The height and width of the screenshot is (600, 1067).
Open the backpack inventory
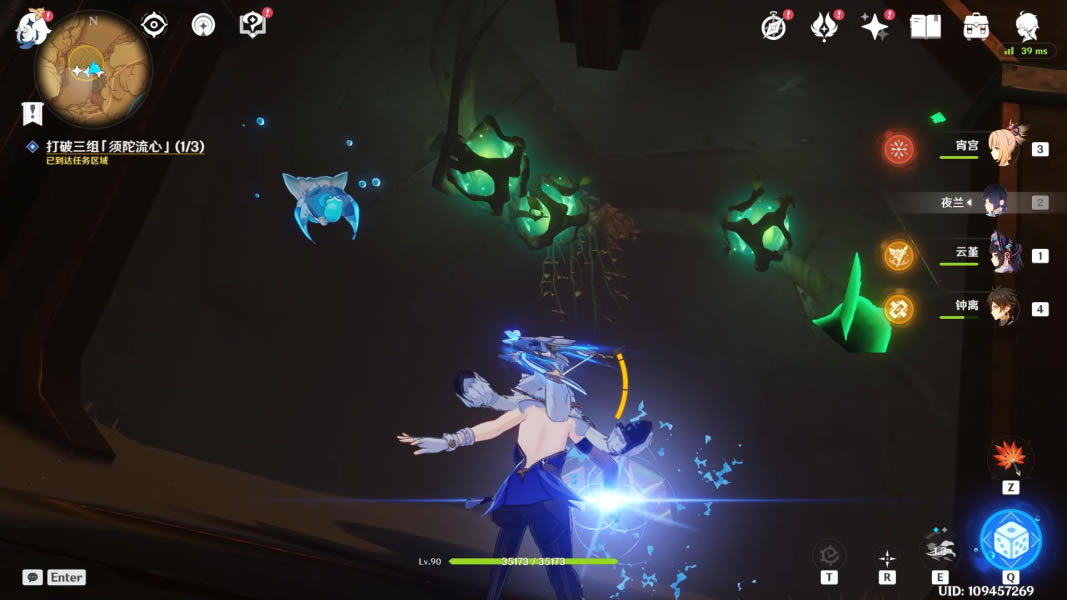[976, 27]
